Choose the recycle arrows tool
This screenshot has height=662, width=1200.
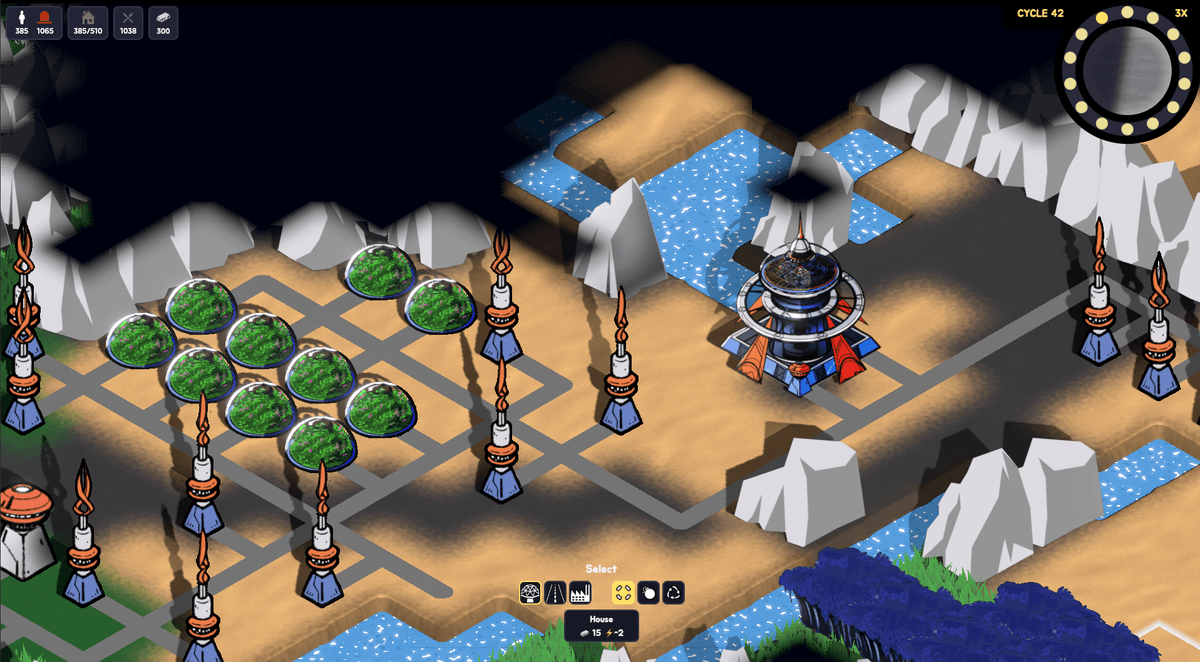(673, 592)
